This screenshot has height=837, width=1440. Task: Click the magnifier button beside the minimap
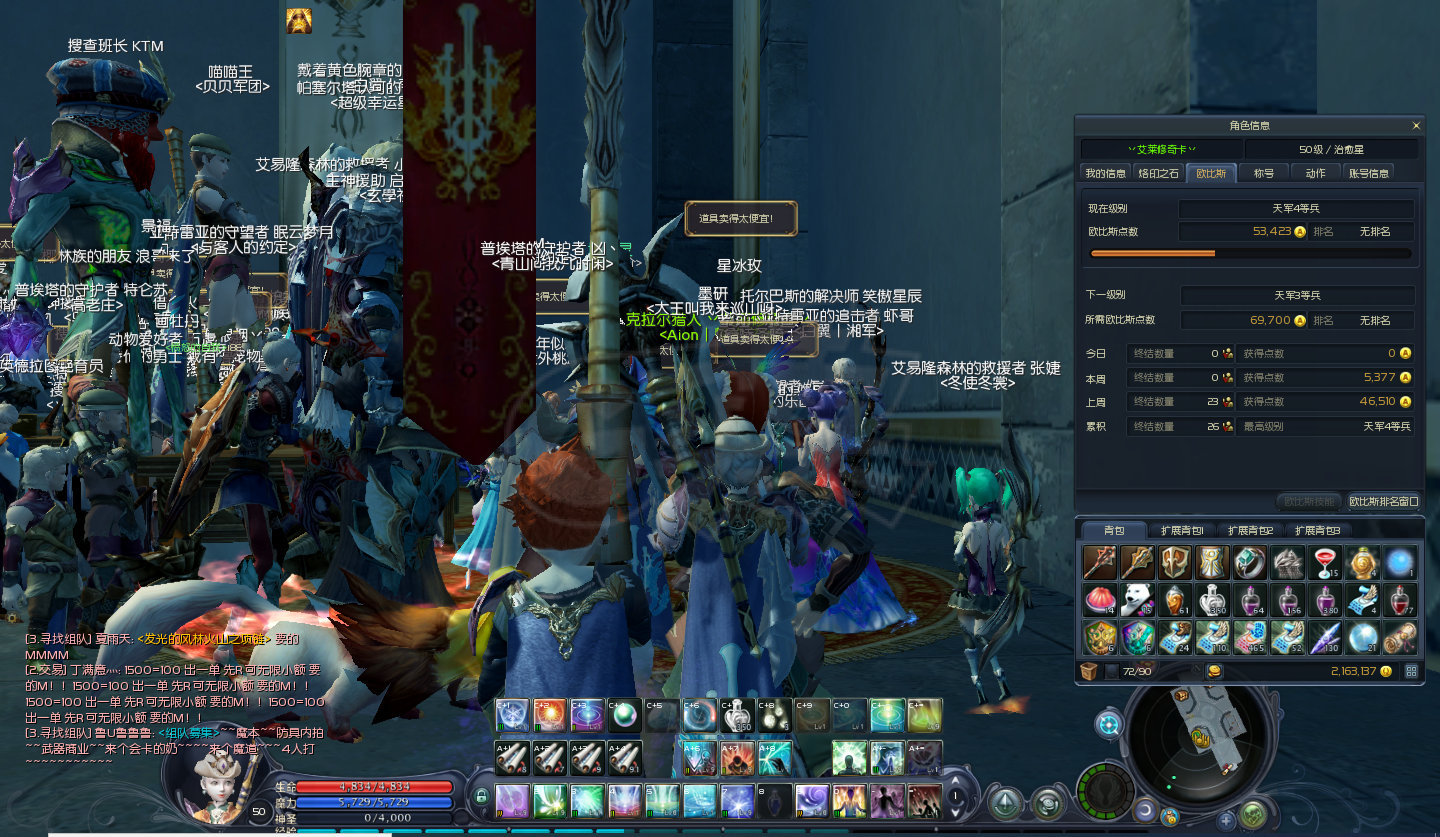[1108, 725]
